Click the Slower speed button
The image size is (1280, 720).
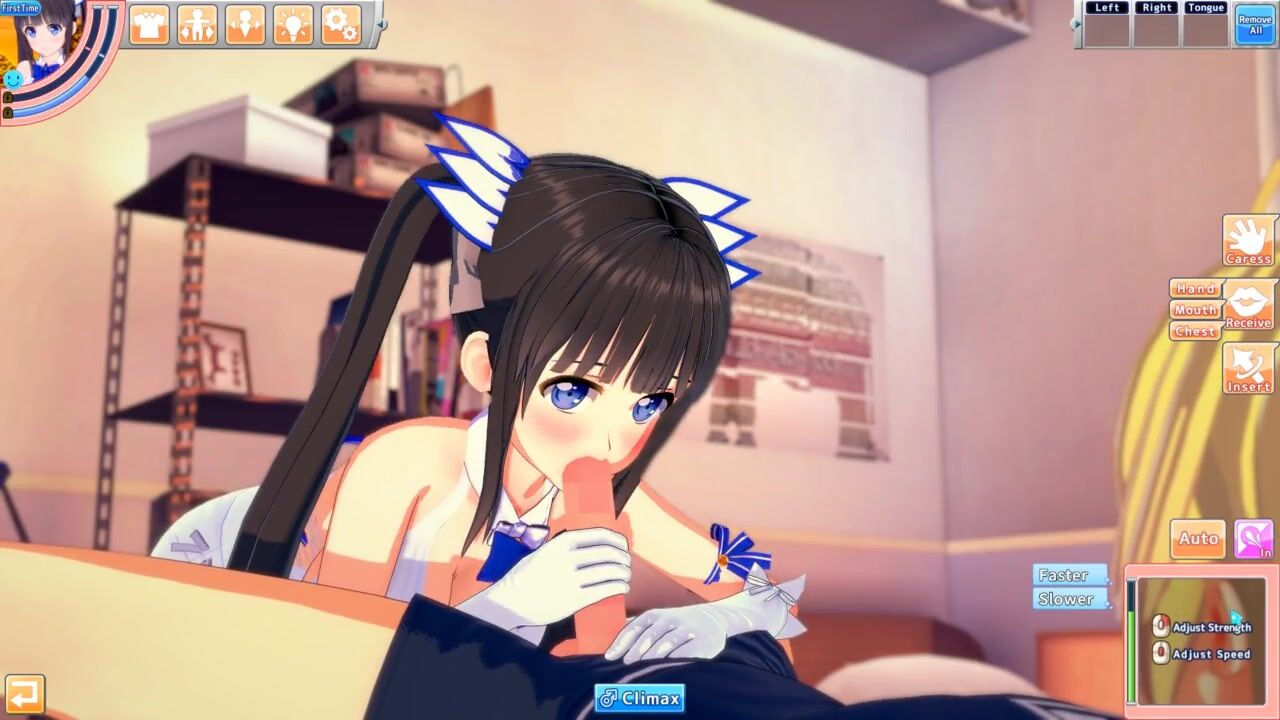pos(1069,599)
